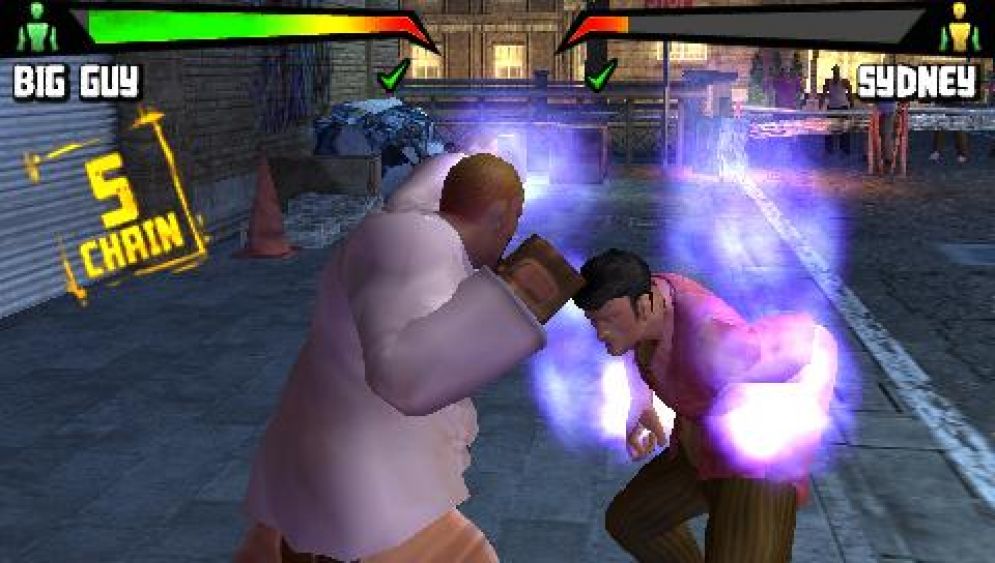Image resolution: width=995 pixels, height=563 pixels.
Task: Click Sydney's yellow fighter icon
Action: [x=958, y=29]
